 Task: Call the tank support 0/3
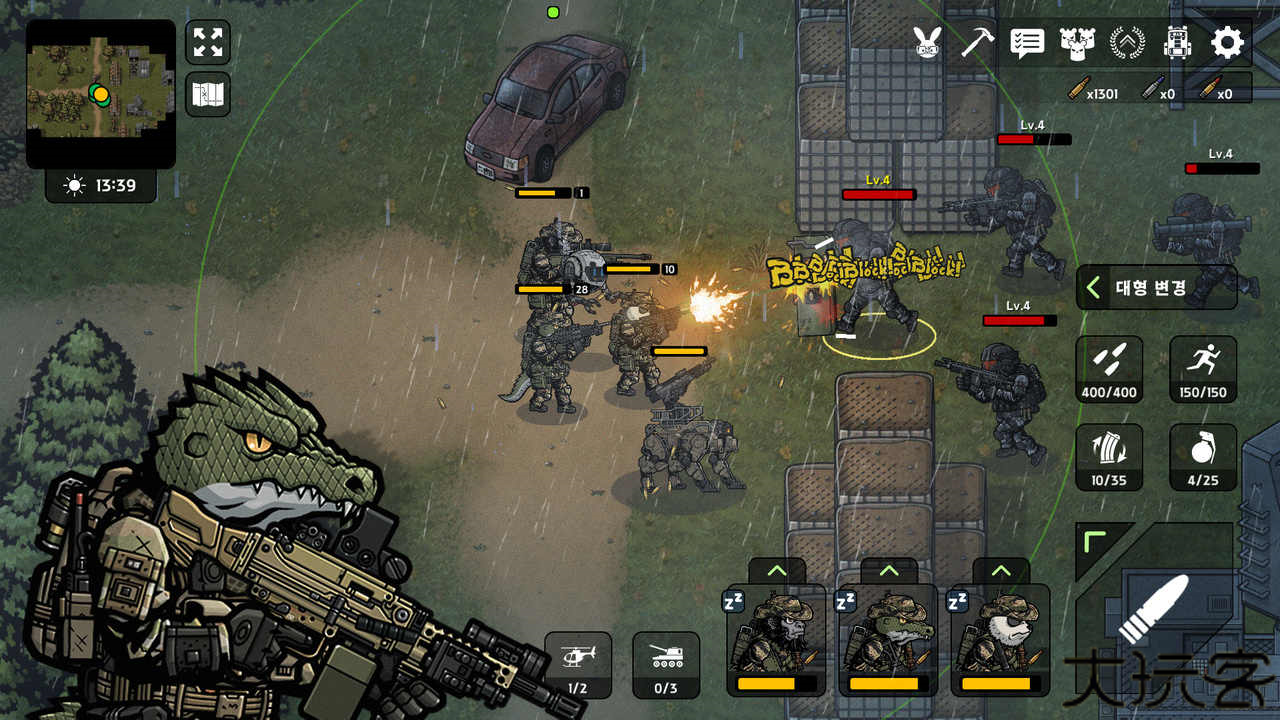click(x=666, y=665)
